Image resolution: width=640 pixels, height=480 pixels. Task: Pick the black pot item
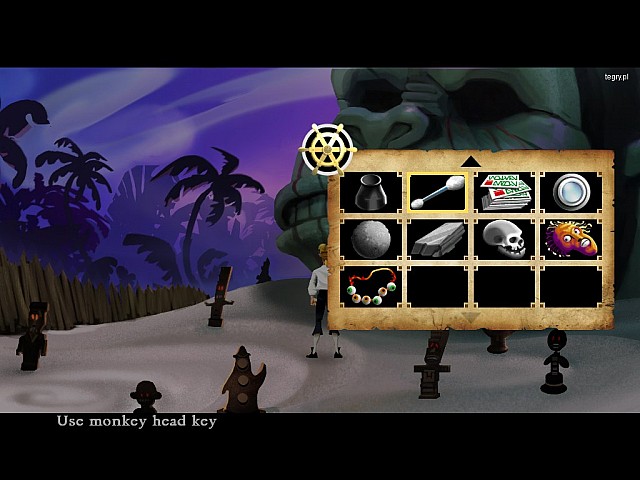[x=371, y=191]
